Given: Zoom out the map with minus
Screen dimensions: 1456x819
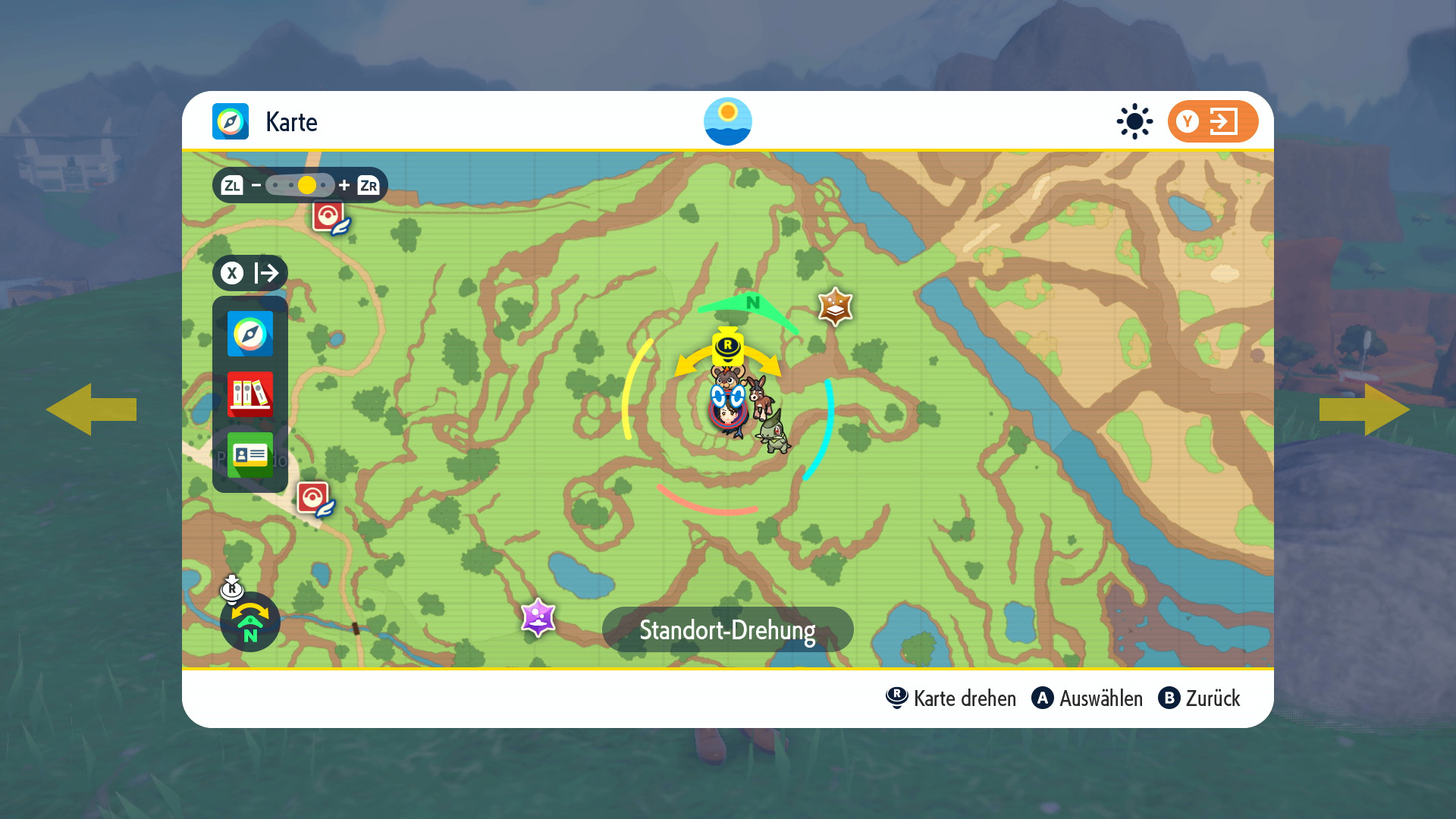Looking at the screenshot, I should 256,185.
